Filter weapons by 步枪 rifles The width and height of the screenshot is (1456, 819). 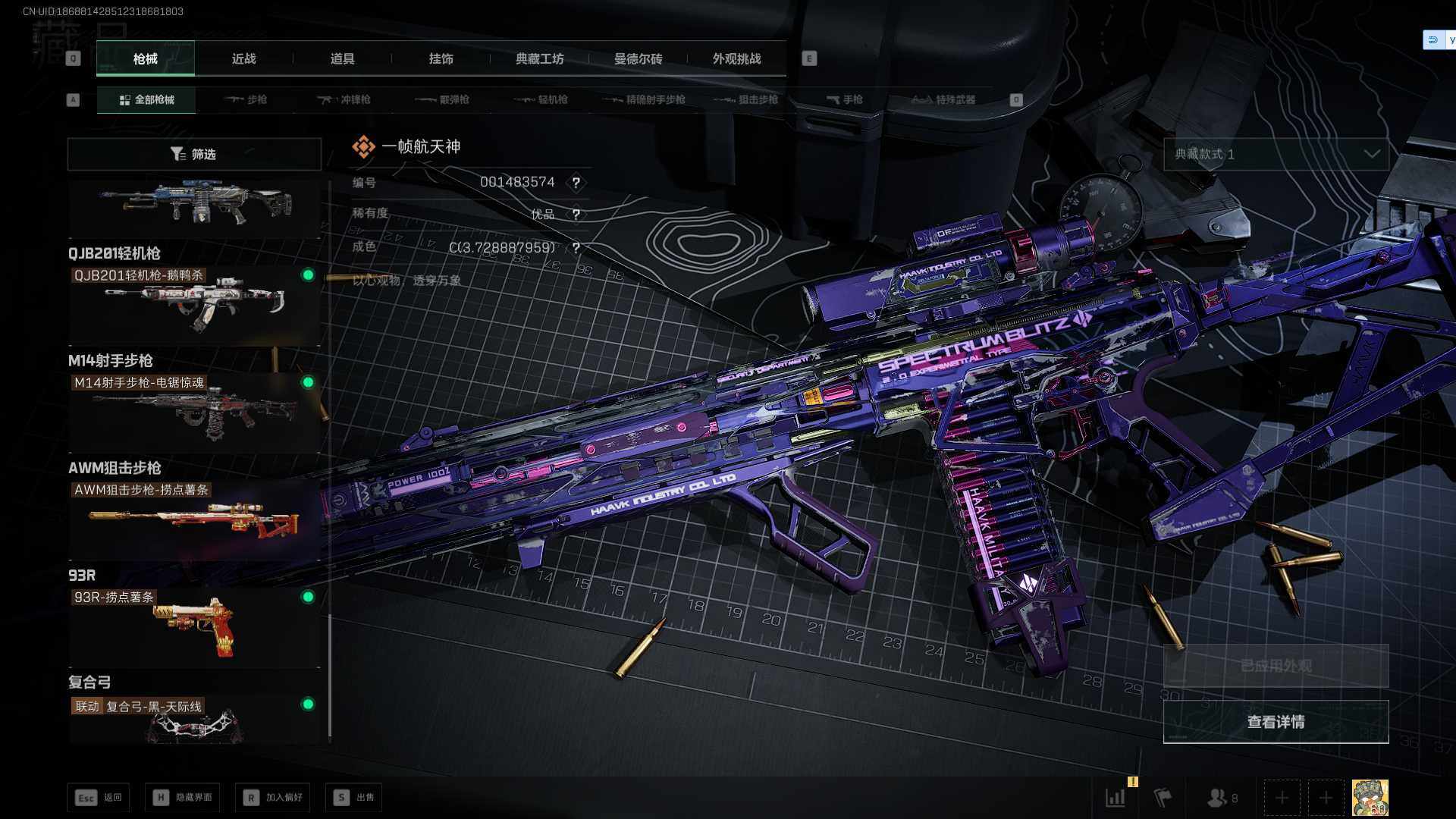click(x=246, y=100)
